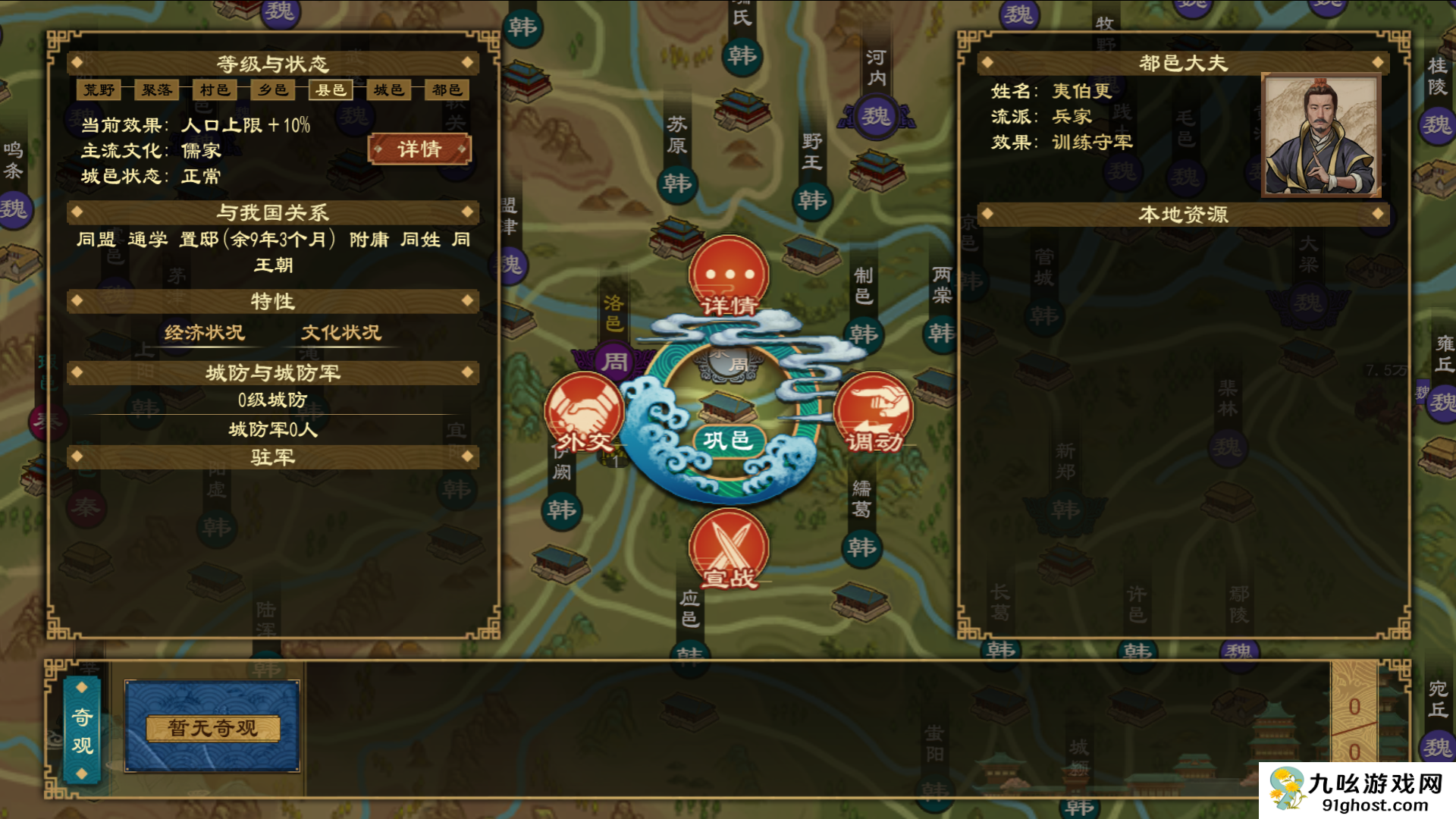The height and width of the screenshot is (819, 1456).
Task: Declare war with the 宣战 button
Action: coord(729,549)
